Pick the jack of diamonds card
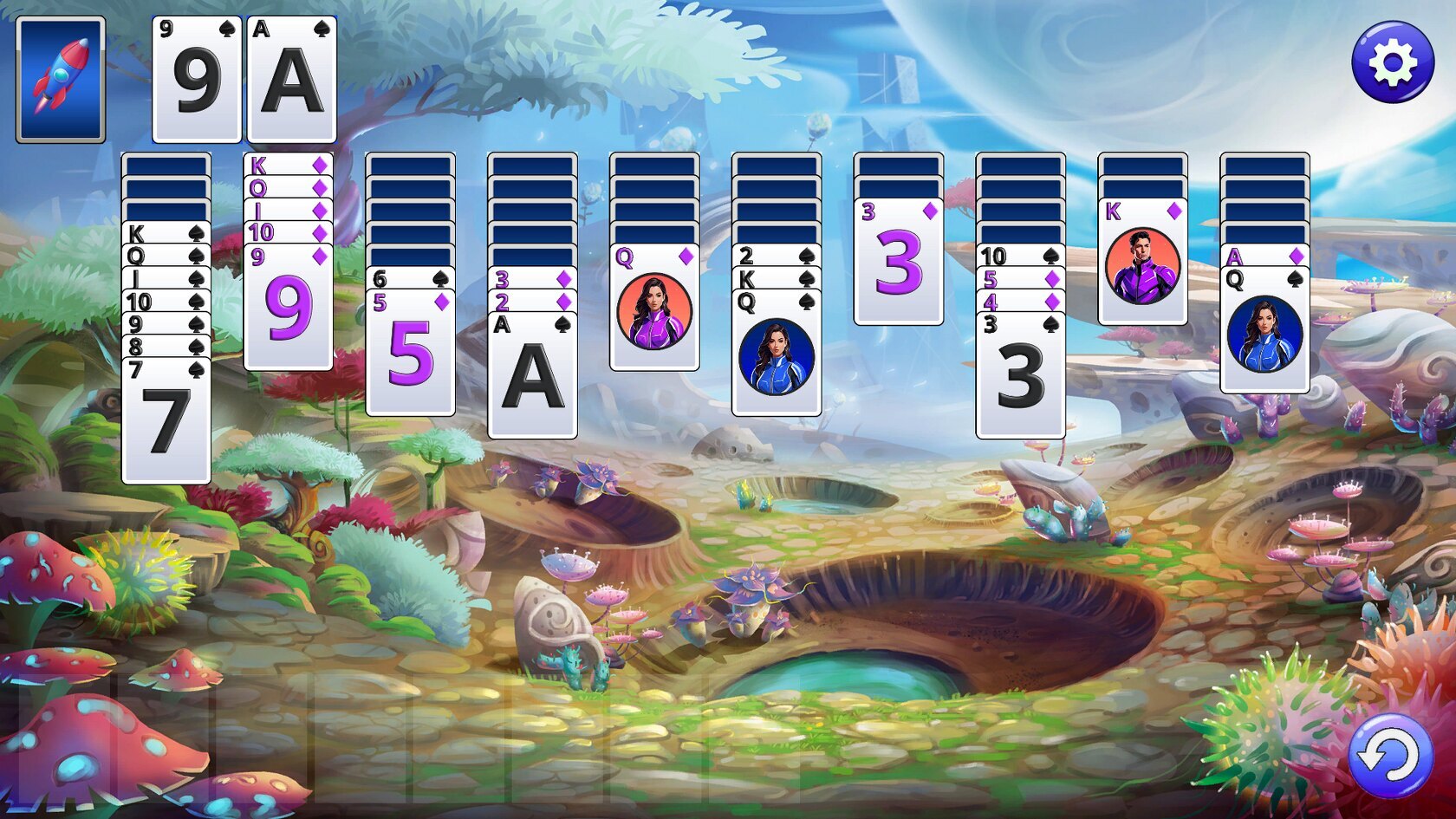This screenshot has width=1456, height=819. [288, 210]
